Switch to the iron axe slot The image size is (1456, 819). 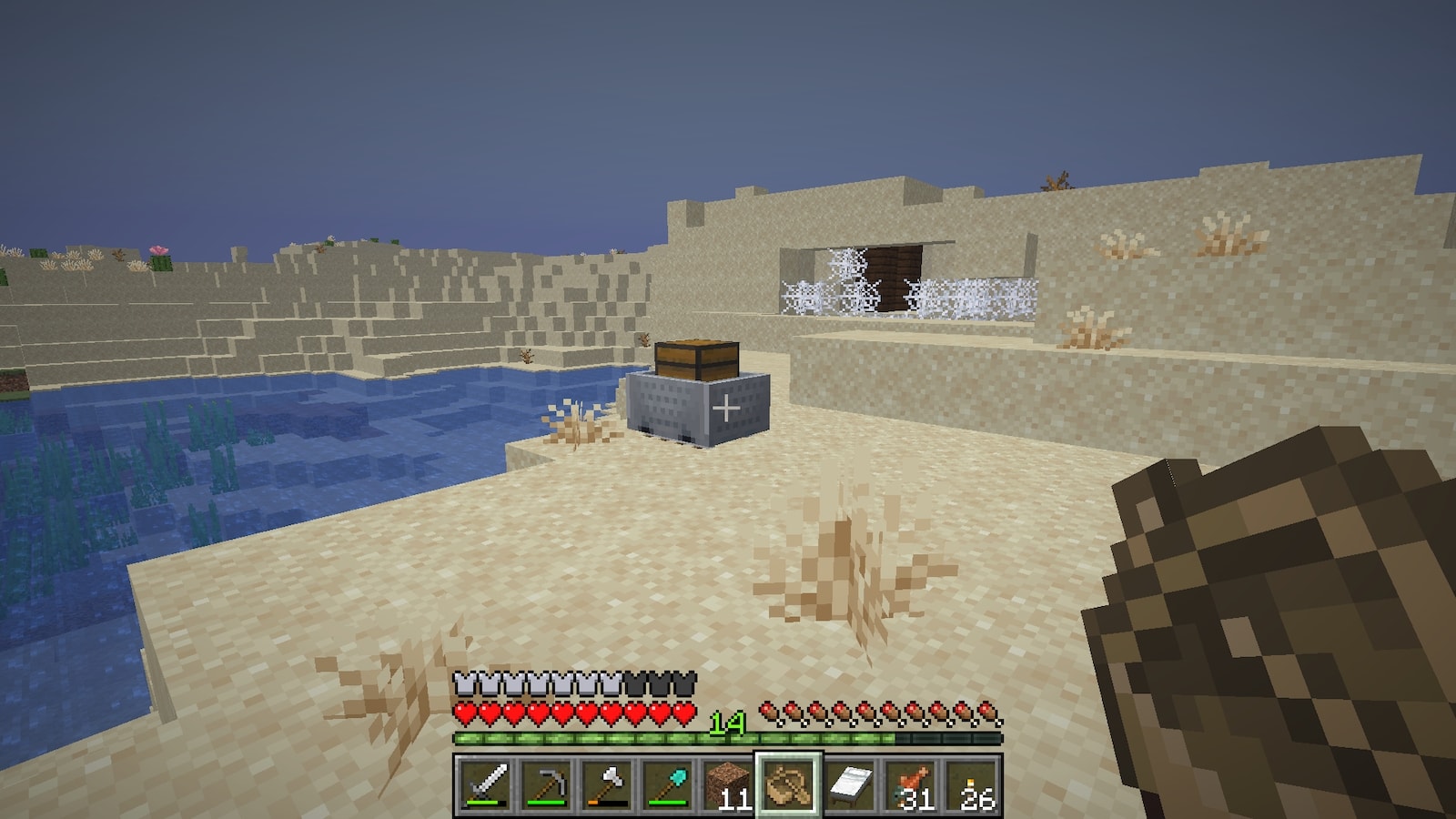click(607, 784)
